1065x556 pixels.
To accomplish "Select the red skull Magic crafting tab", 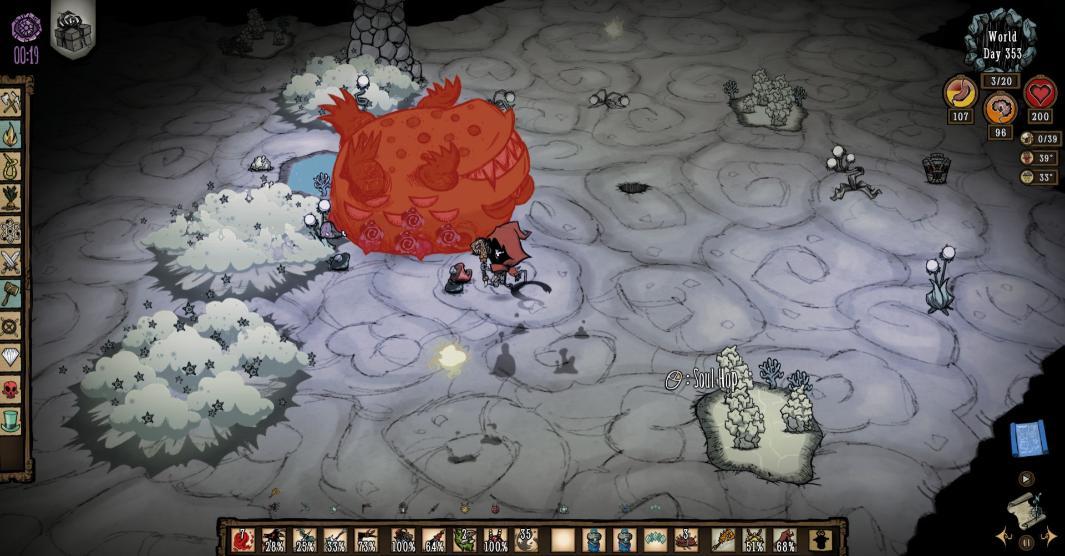I will tap(11, 388).
